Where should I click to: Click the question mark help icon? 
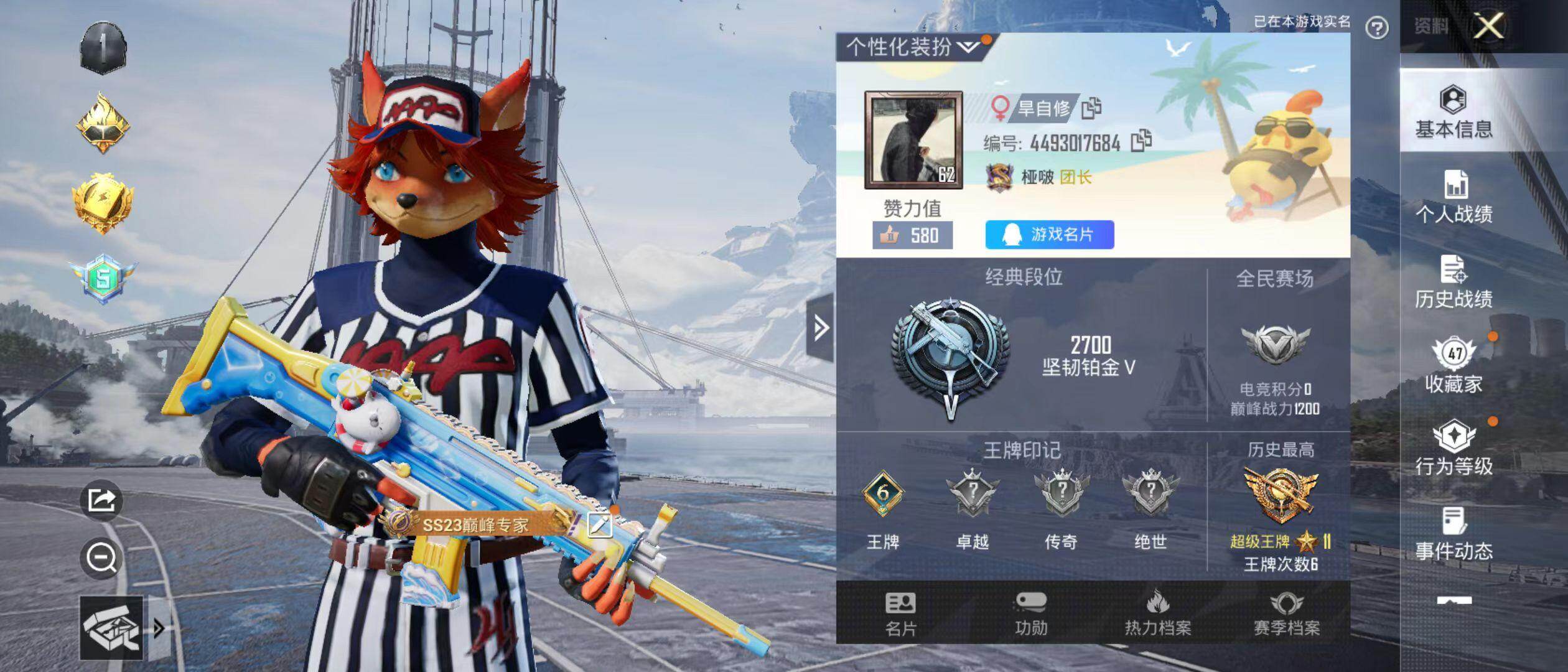pyautogui.click(x=1377, y=28)
